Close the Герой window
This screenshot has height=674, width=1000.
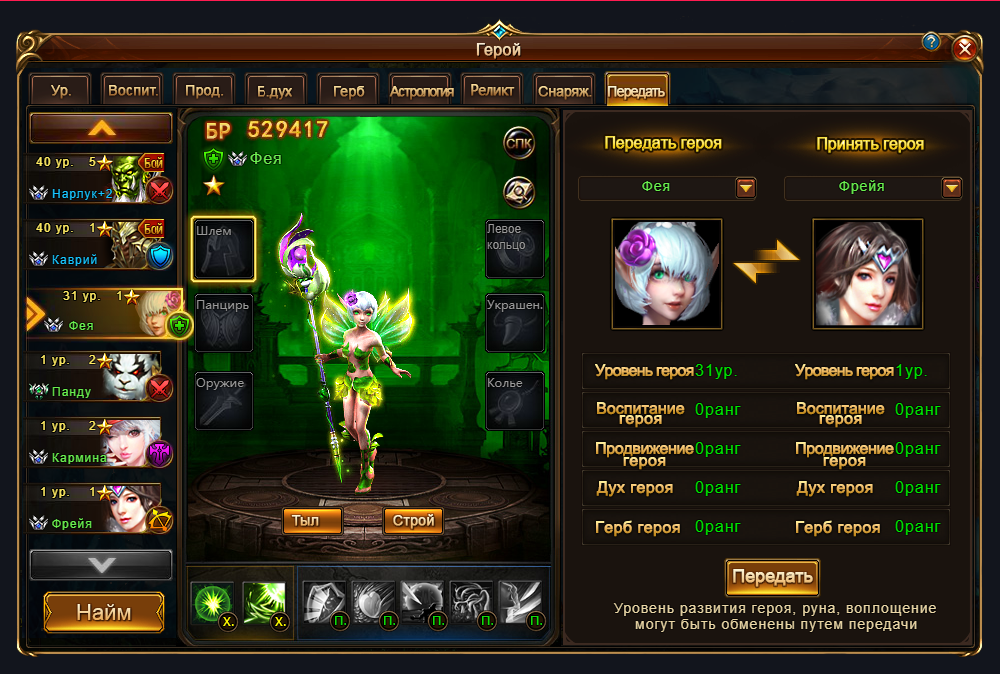[964, 48]
